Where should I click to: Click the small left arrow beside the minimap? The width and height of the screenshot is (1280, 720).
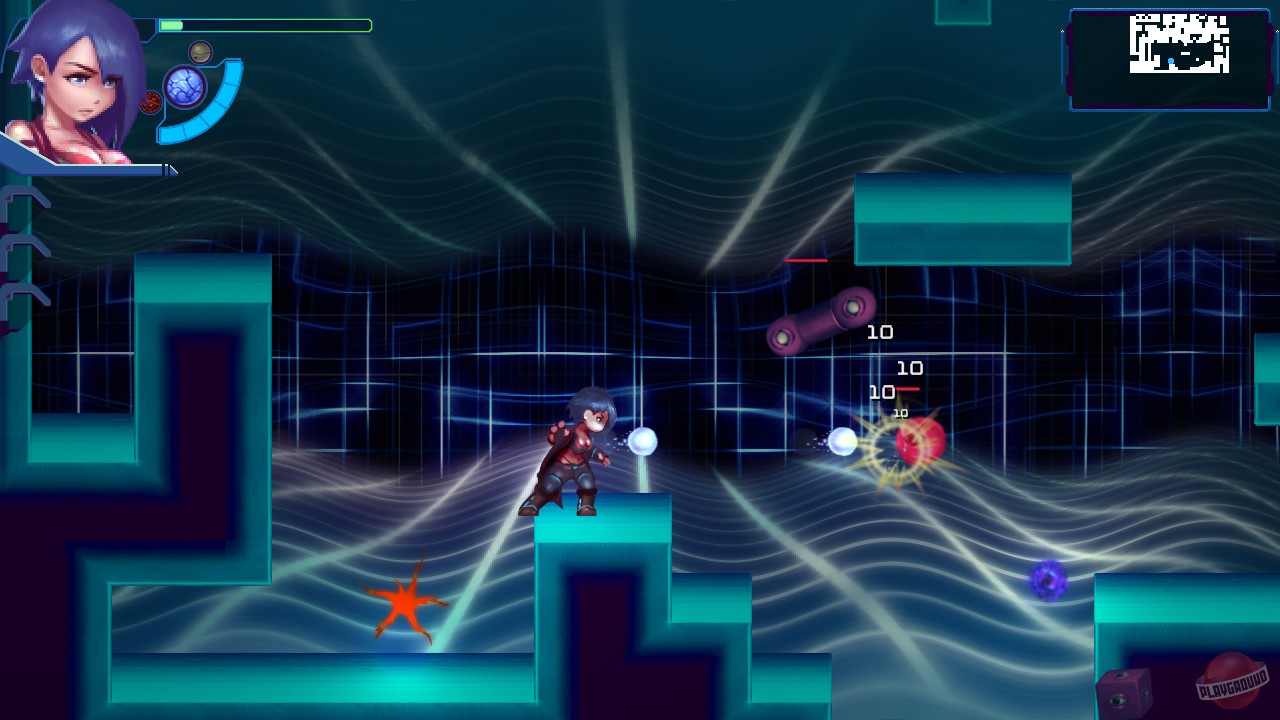pos(1062,31)
